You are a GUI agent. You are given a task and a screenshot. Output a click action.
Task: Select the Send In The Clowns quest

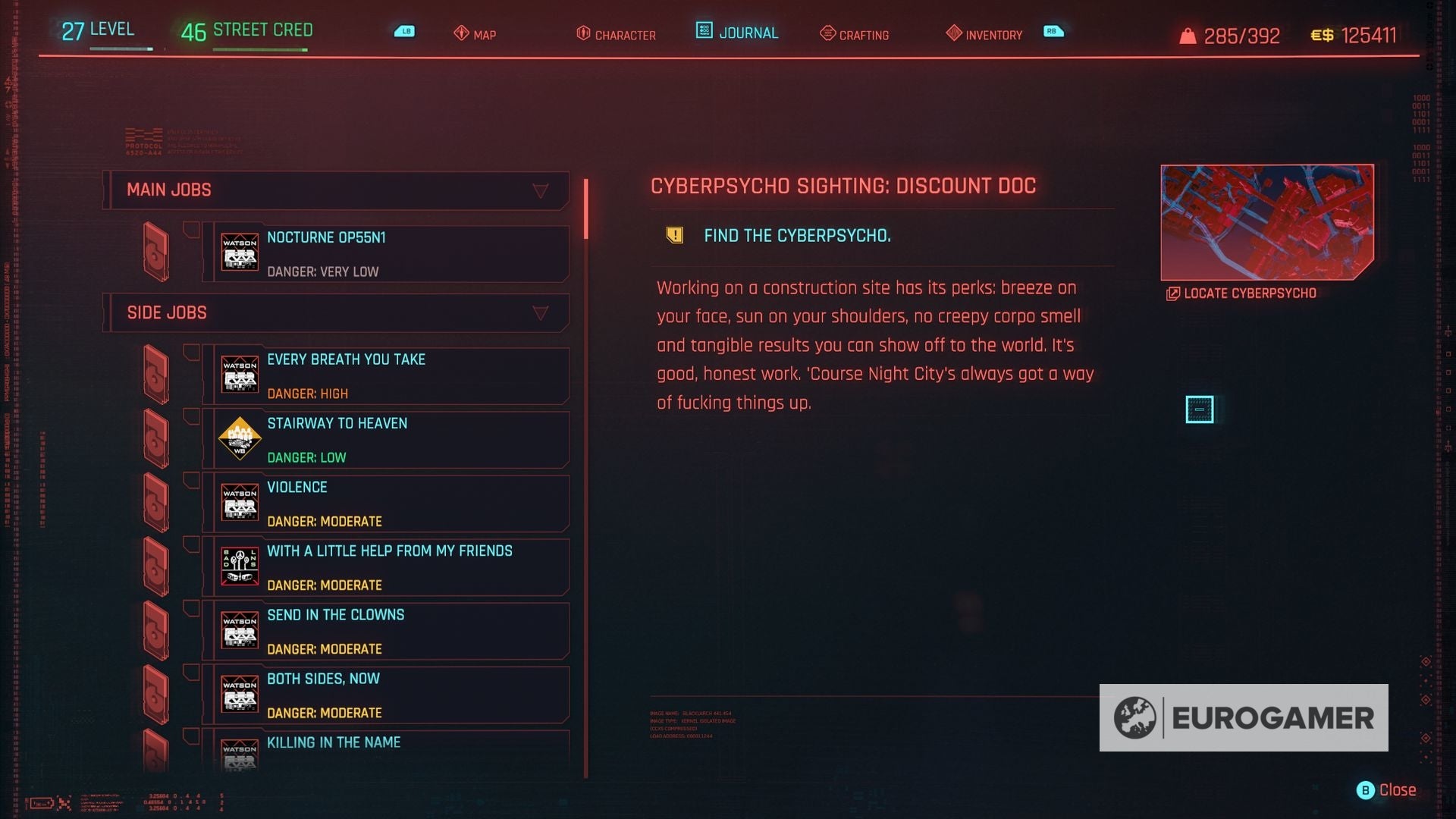click(387, 630)
